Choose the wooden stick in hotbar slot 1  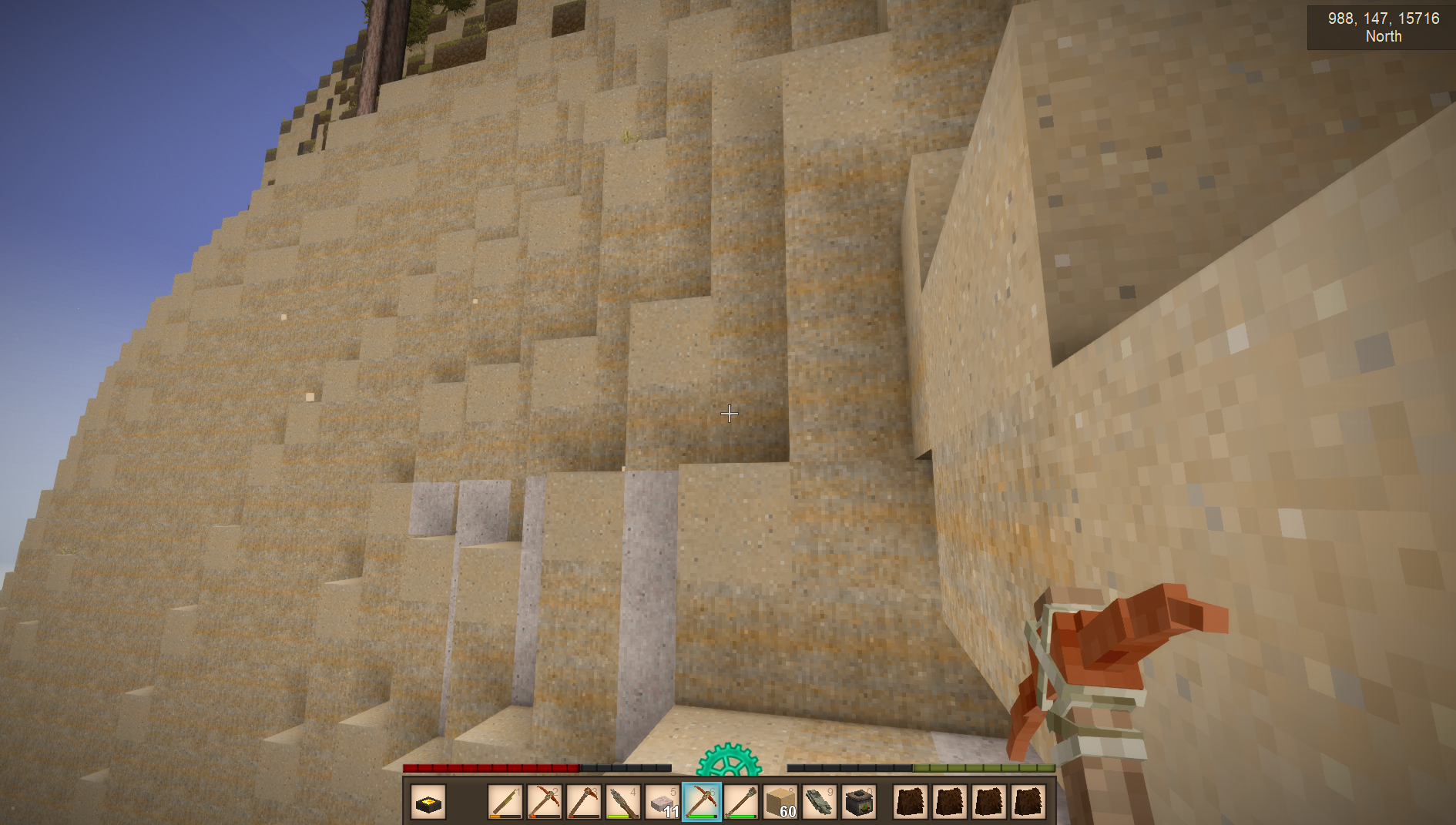505,803
